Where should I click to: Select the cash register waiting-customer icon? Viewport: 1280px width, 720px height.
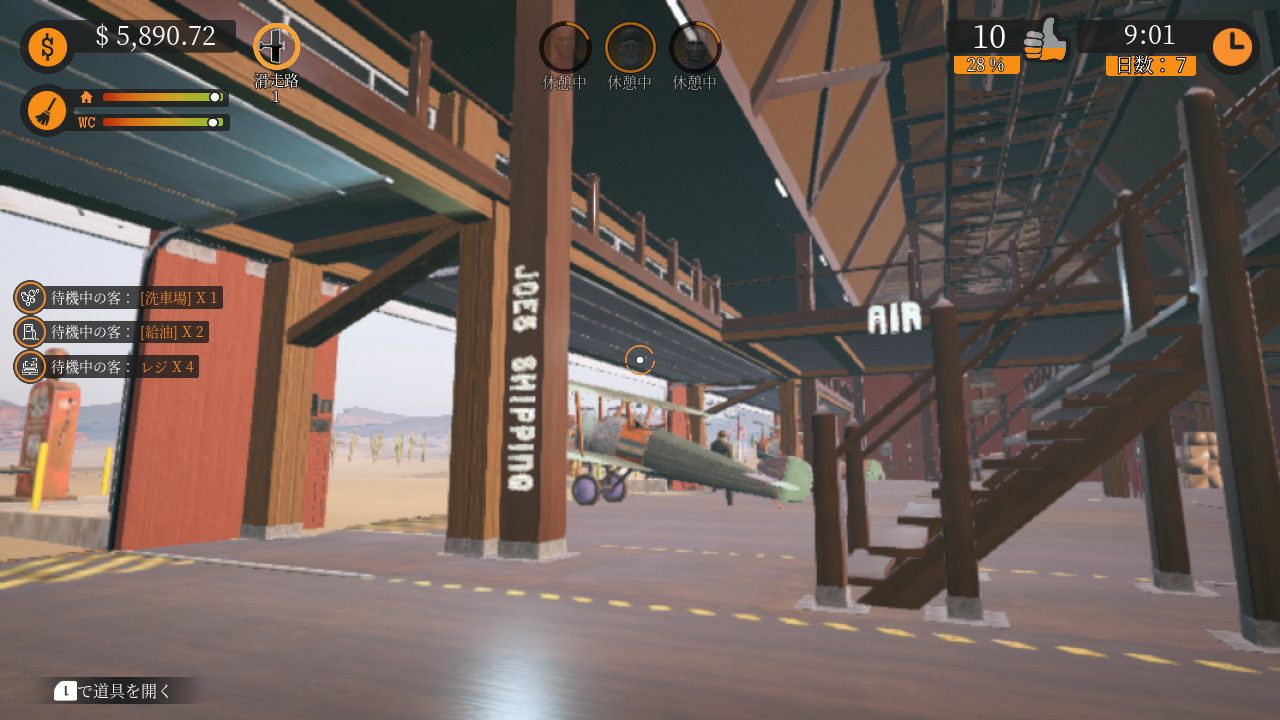point(28,366)
